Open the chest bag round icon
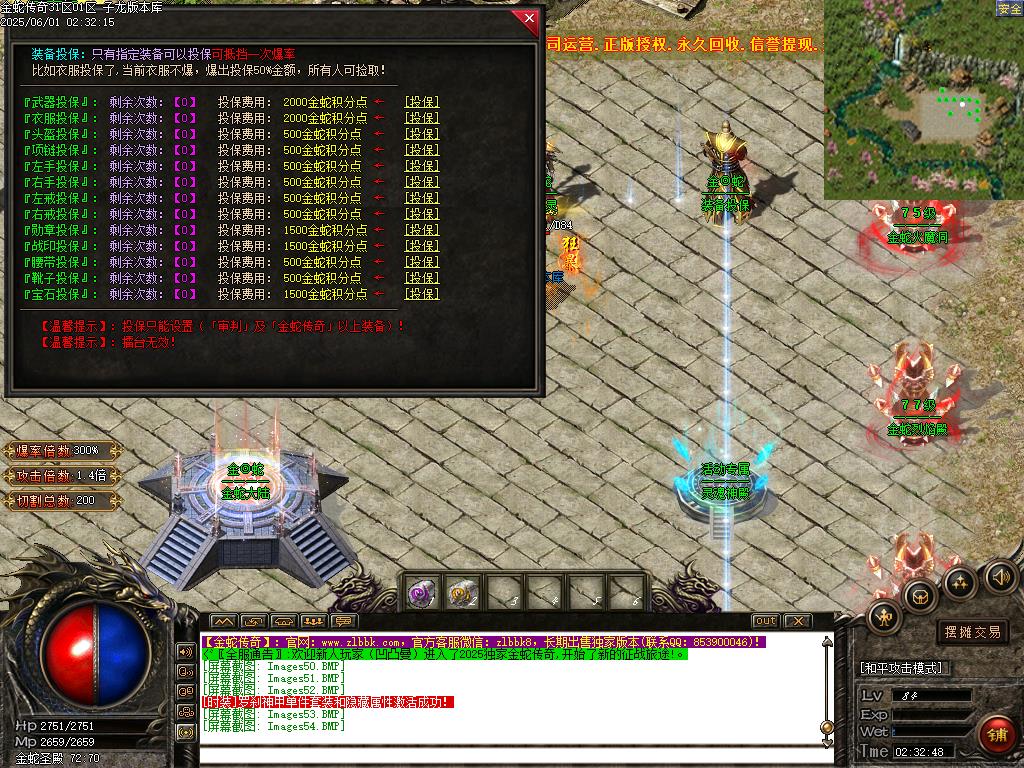 click(919, 594)
